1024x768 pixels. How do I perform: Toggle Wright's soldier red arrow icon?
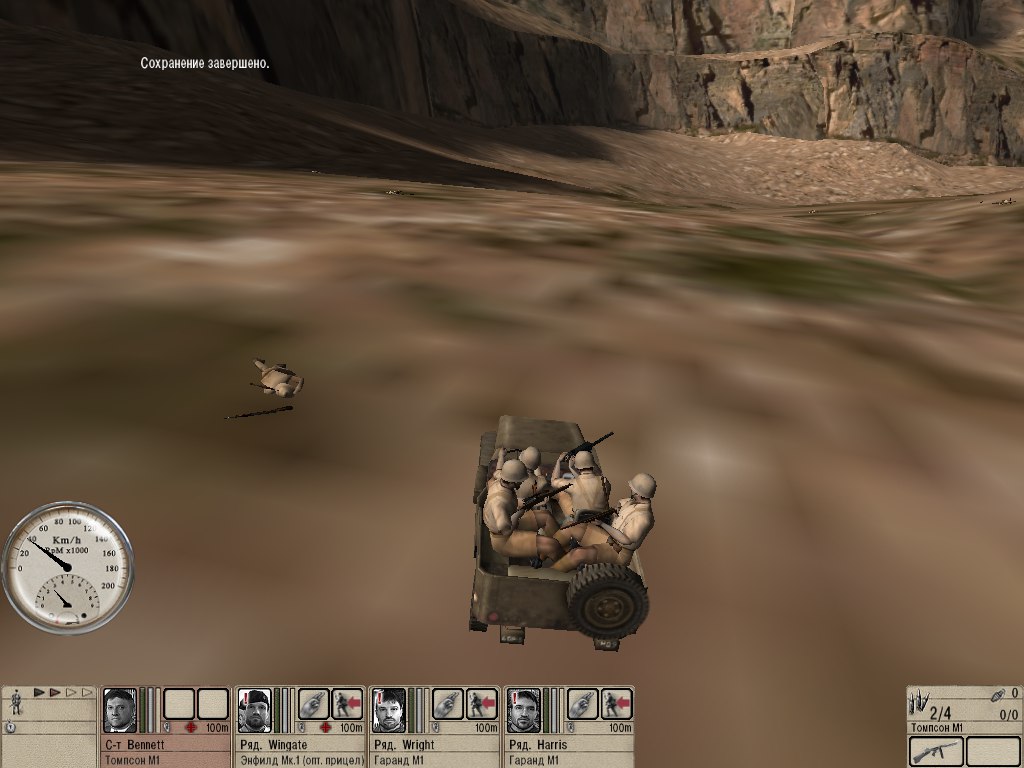482,704
